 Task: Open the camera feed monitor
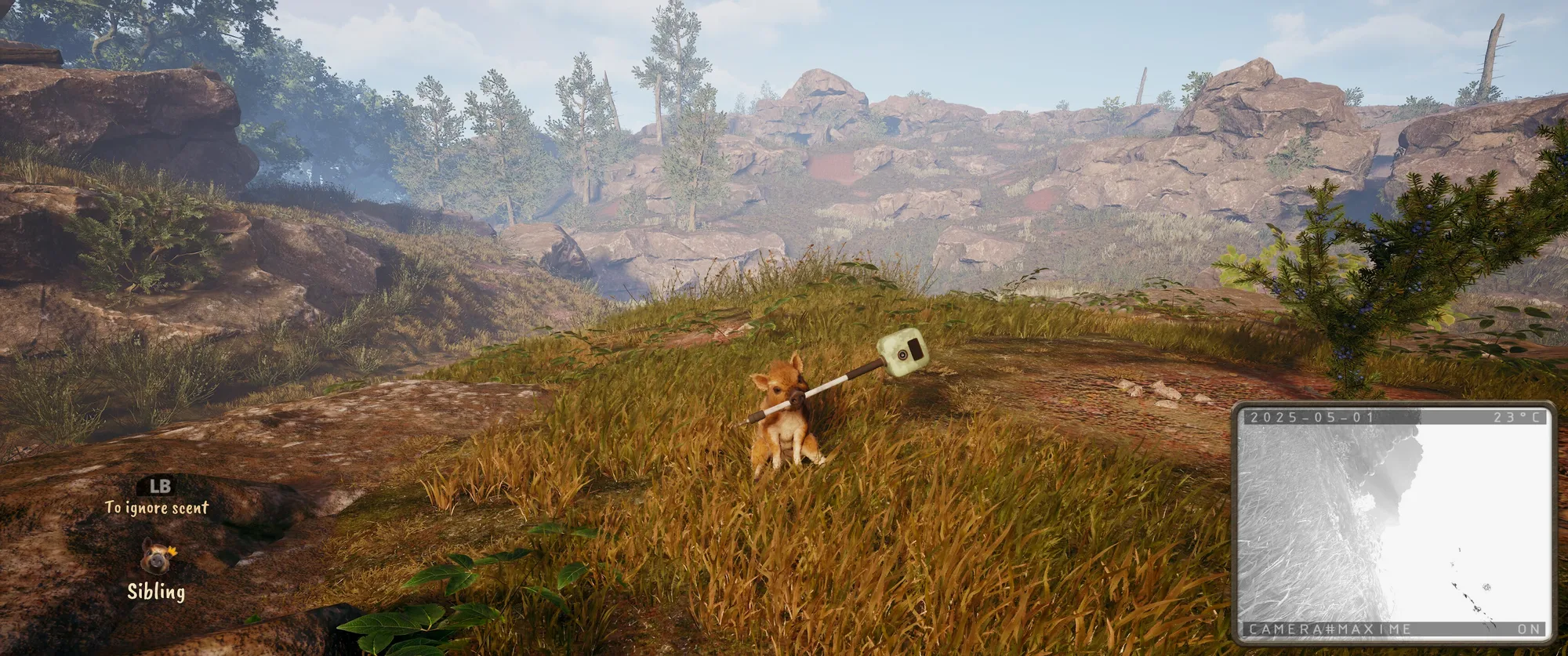tap(1392, 523)
